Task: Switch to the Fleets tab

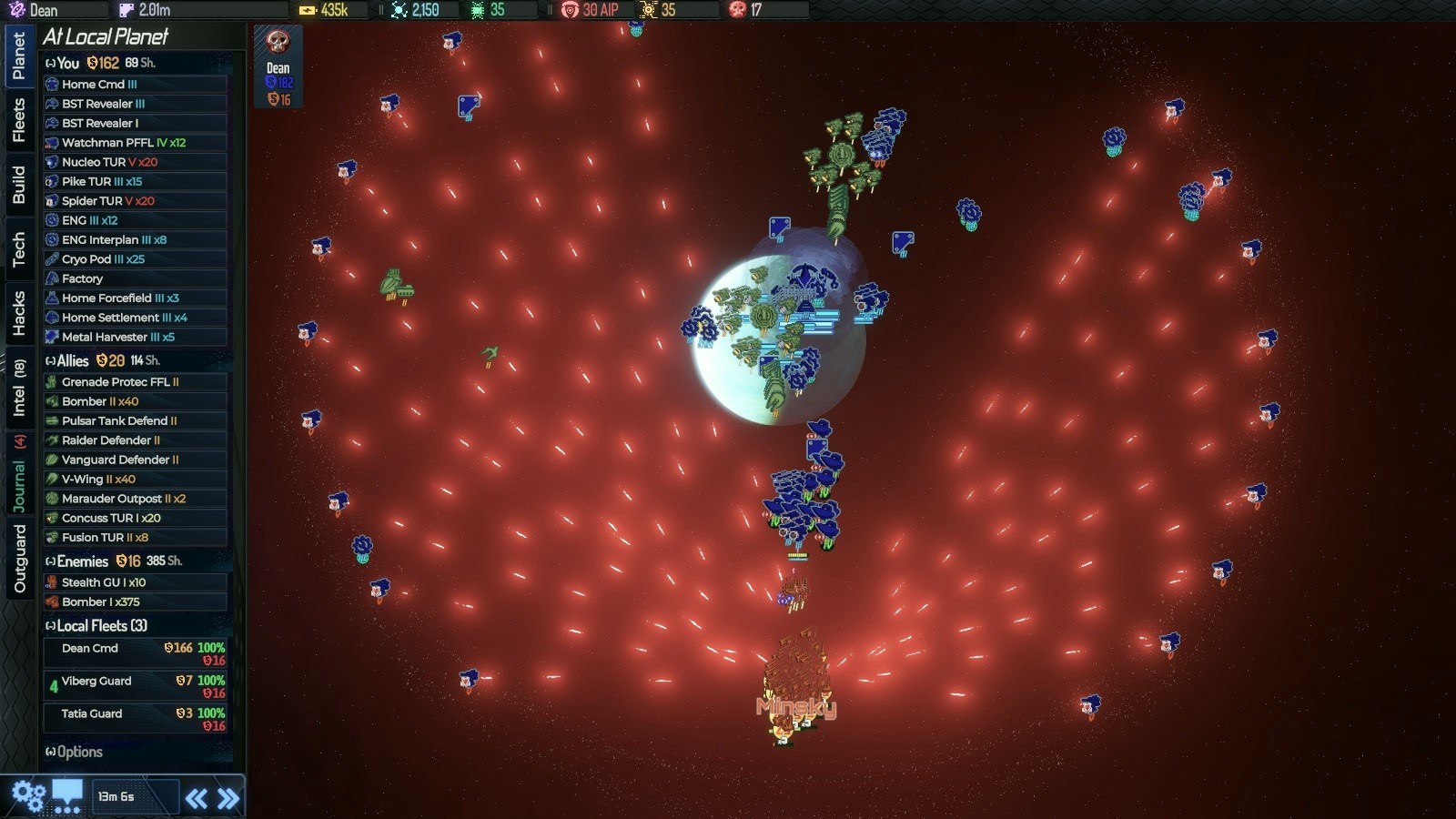Action: (x=18, y=120)
